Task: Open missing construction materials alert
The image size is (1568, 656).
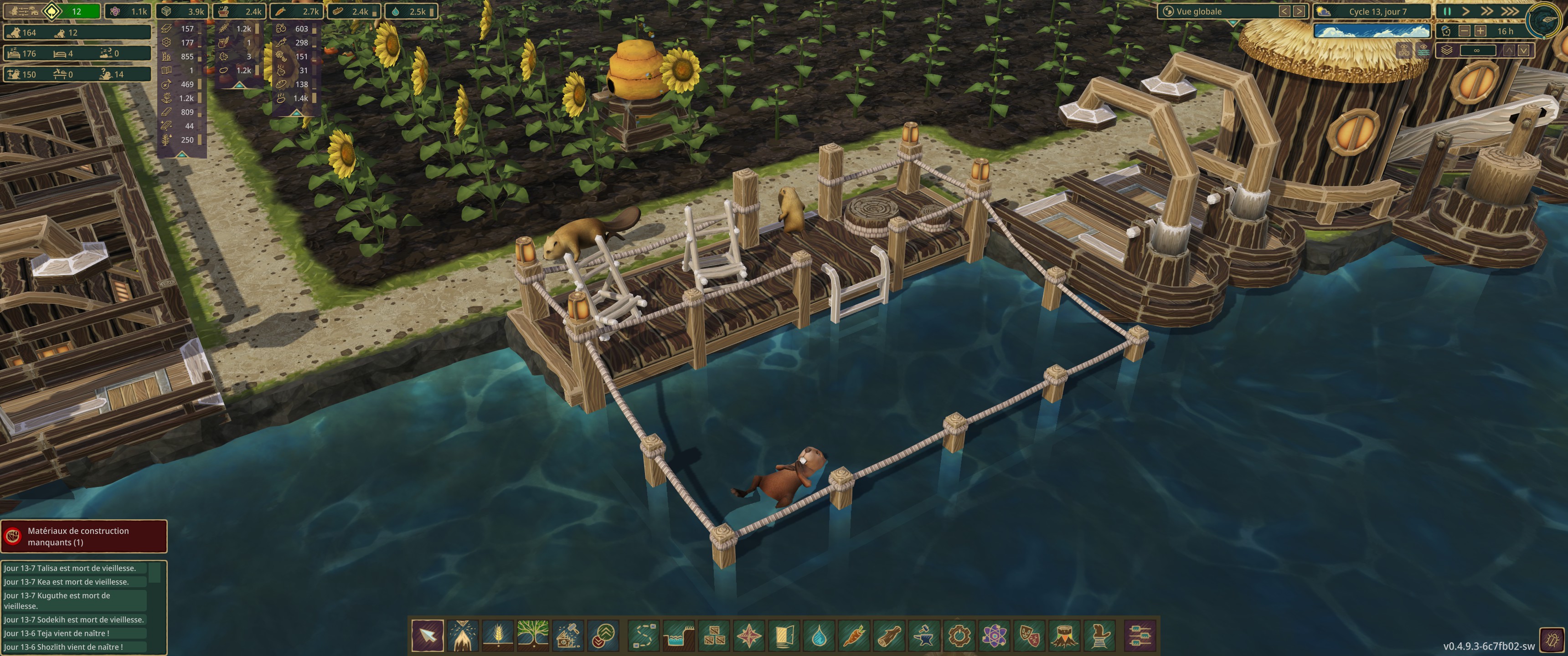Action: (x=84, y=536)
